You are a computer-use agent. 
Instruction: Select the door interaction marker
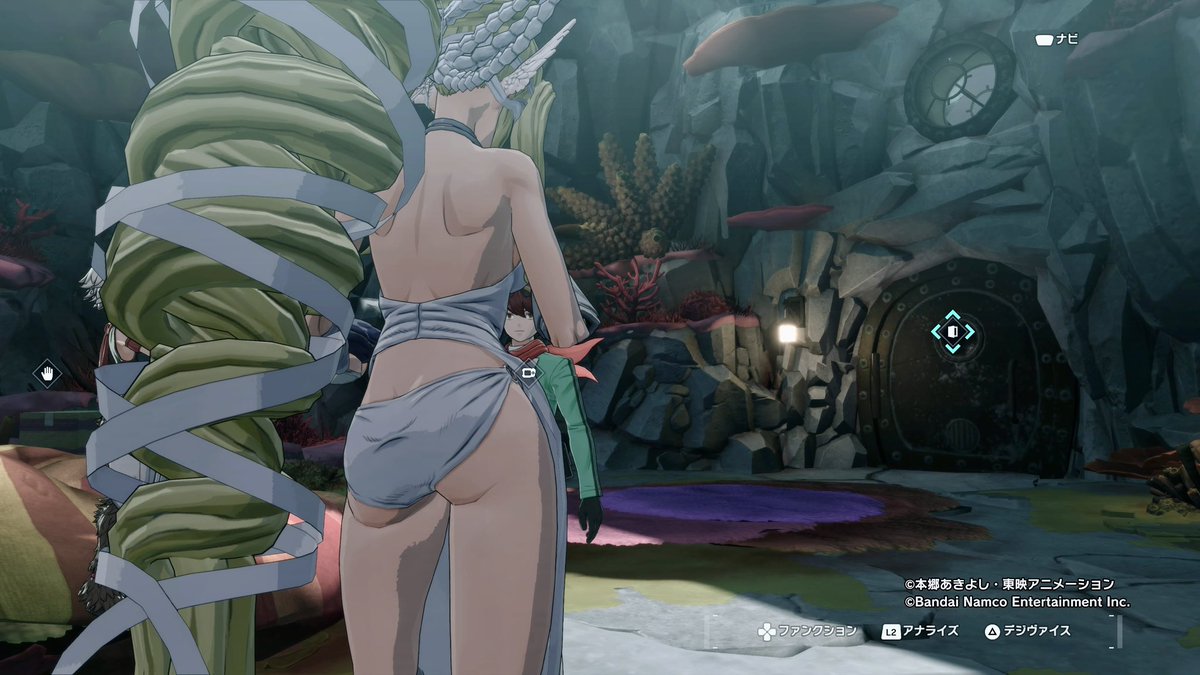pyautogui.click(x=952, y=331)
